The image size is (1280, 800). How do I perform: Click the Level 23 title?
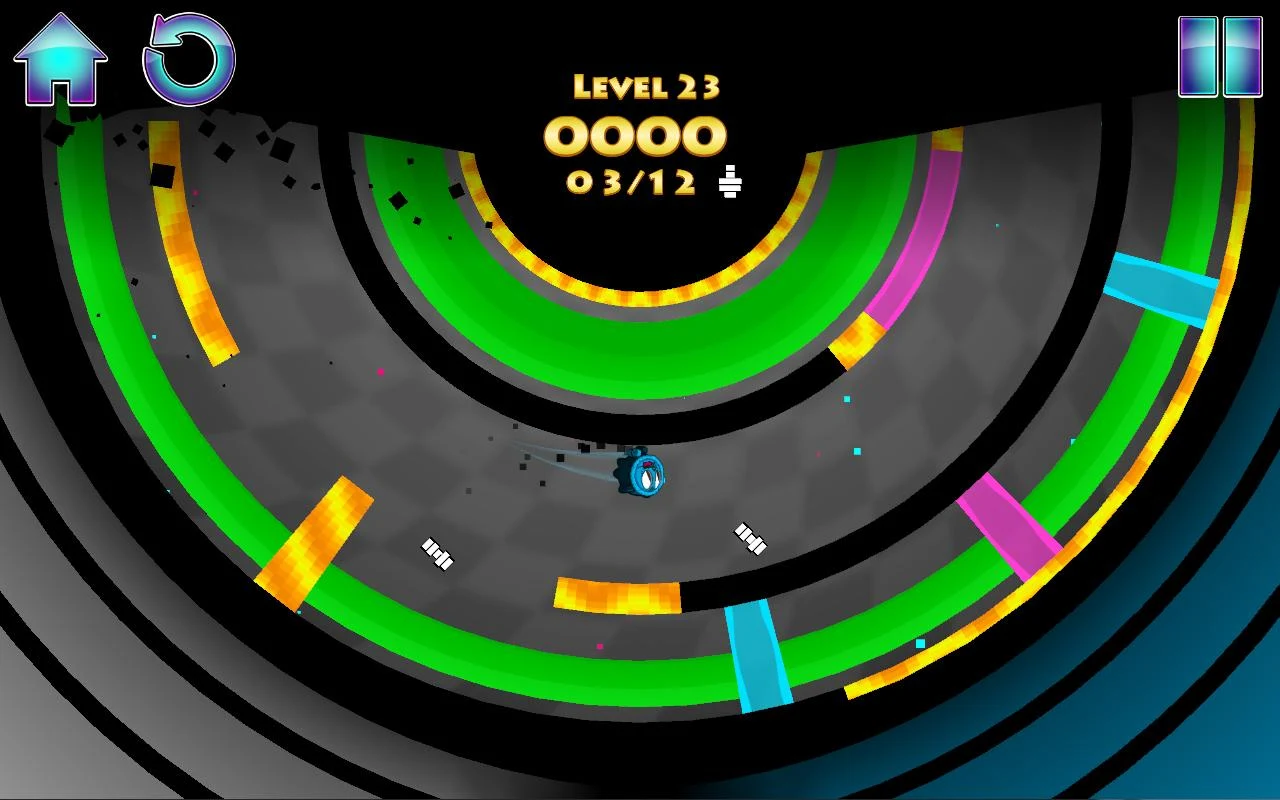(x=644, y=87)
